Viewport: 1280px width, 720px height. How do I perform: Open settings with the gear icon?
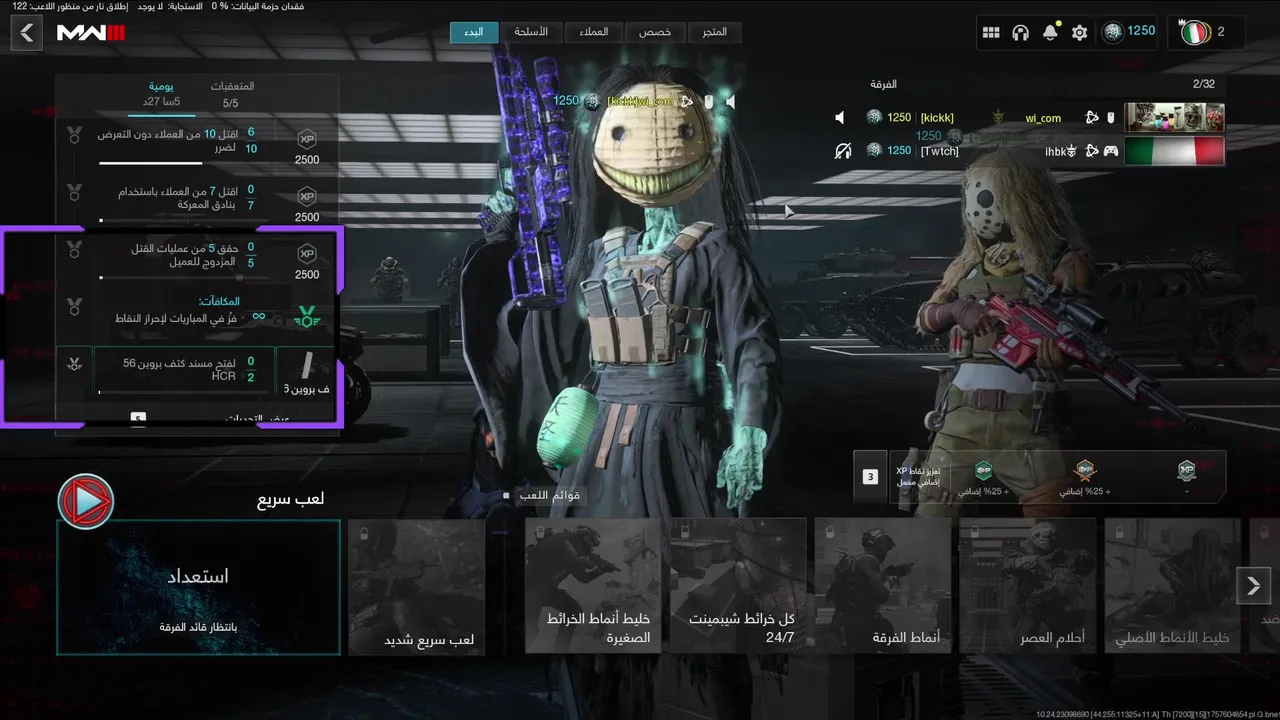coord(1079,33)
